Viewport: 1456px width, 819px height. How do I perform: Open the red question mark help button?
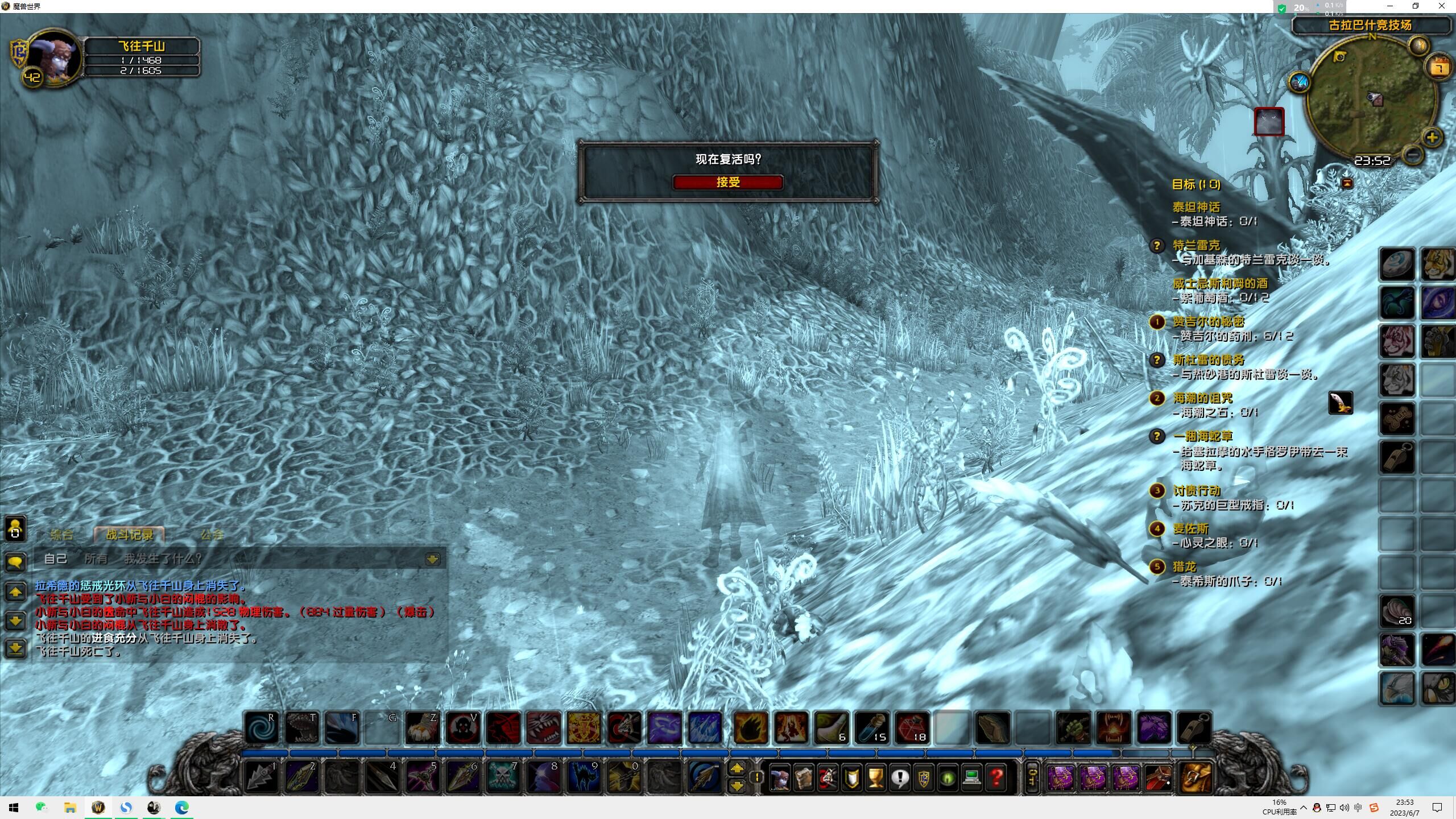pyautogui.click(x=996, y=777)
